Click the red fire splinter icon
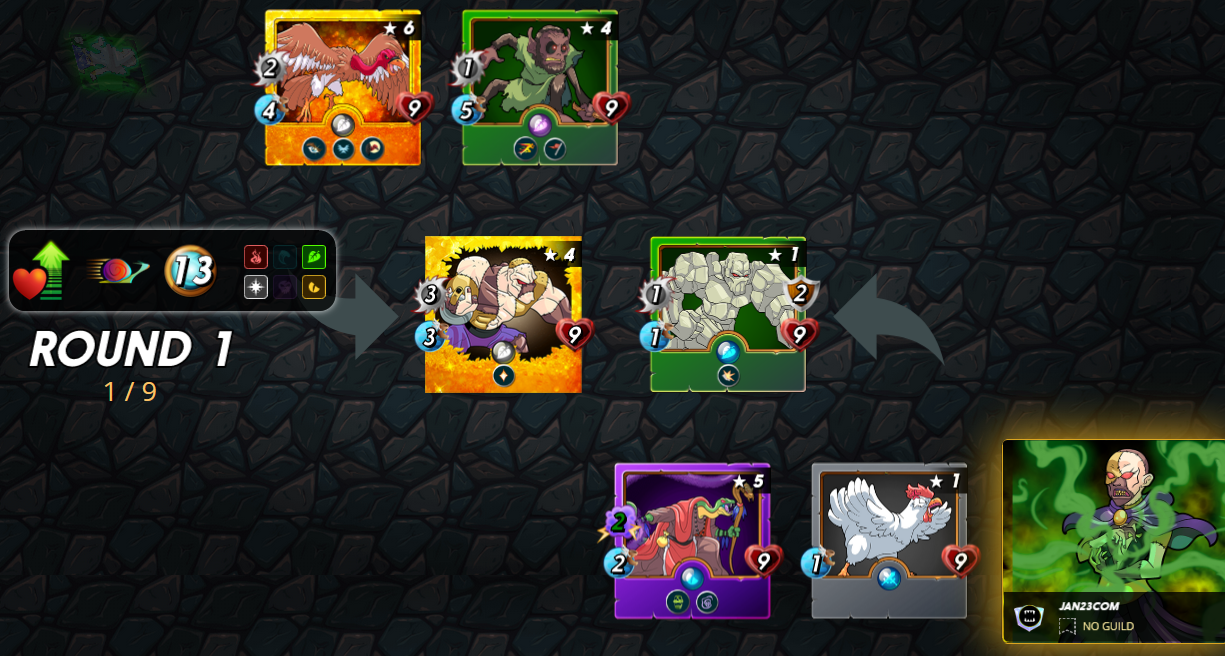The height and width of the screenshot is (656, 1225). click(x=256, y=257)
